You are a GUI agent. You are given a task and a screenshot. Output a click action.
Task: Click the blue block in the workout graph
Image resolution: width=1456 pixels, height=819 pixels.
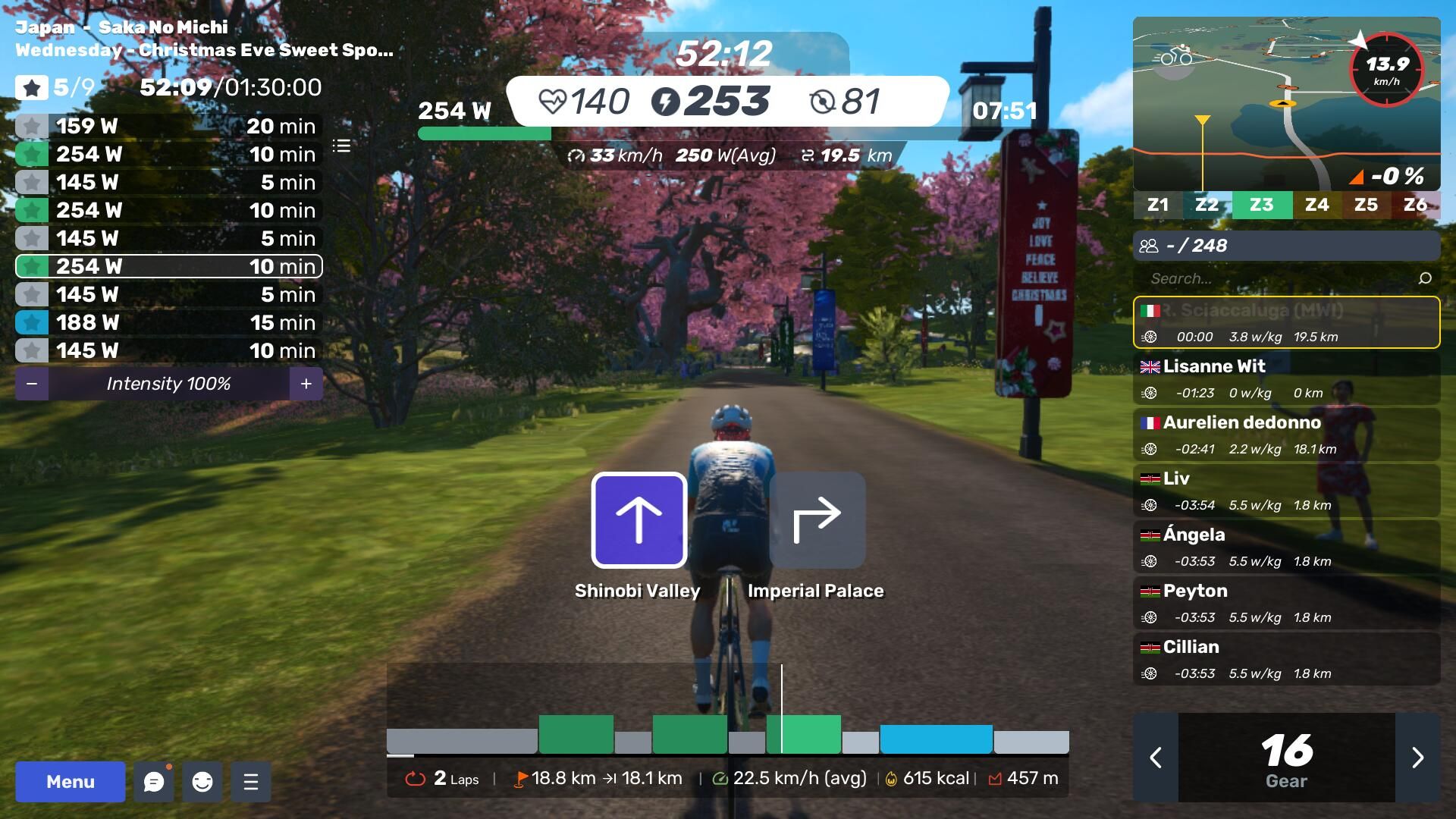pyautogui.click(x=936, y=739)
